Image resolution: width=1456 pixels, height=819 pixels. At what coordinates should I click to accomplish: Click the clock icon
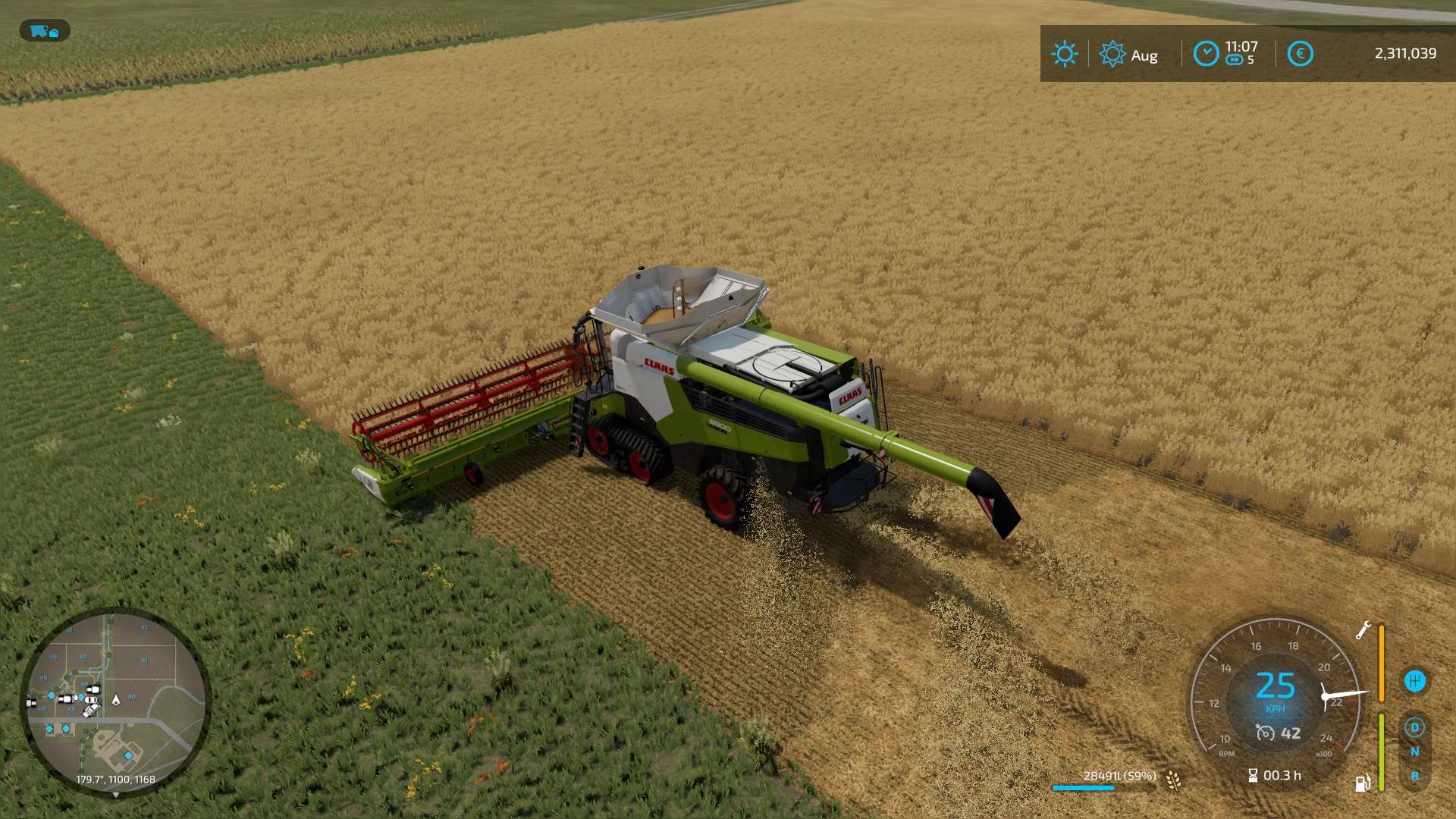pyautogui.click(x=1206, y=54)
